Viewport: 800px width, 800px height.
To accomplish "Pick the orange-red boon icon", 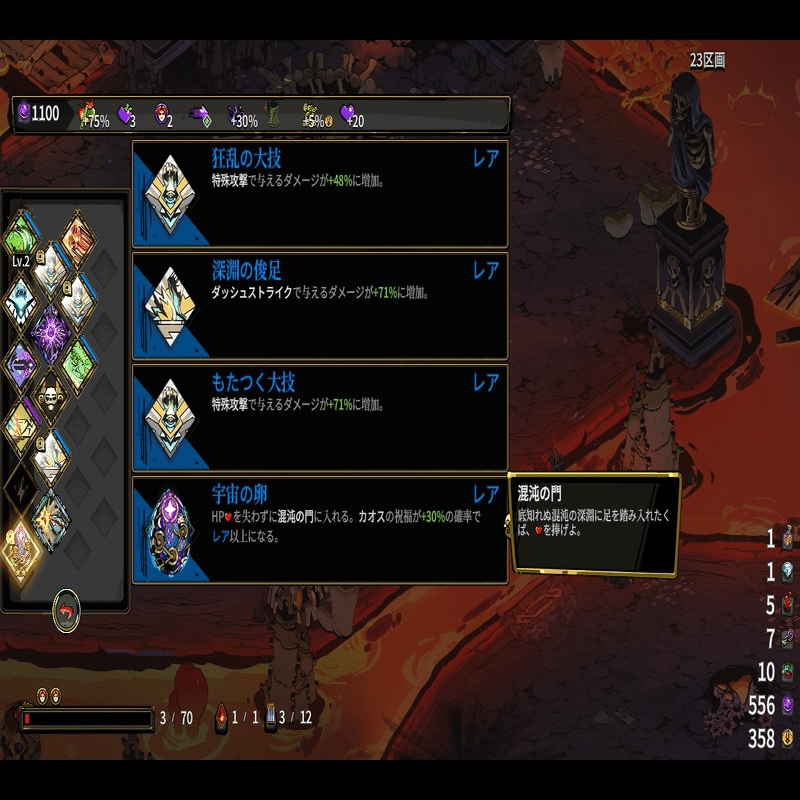I will tap(77, 239).
